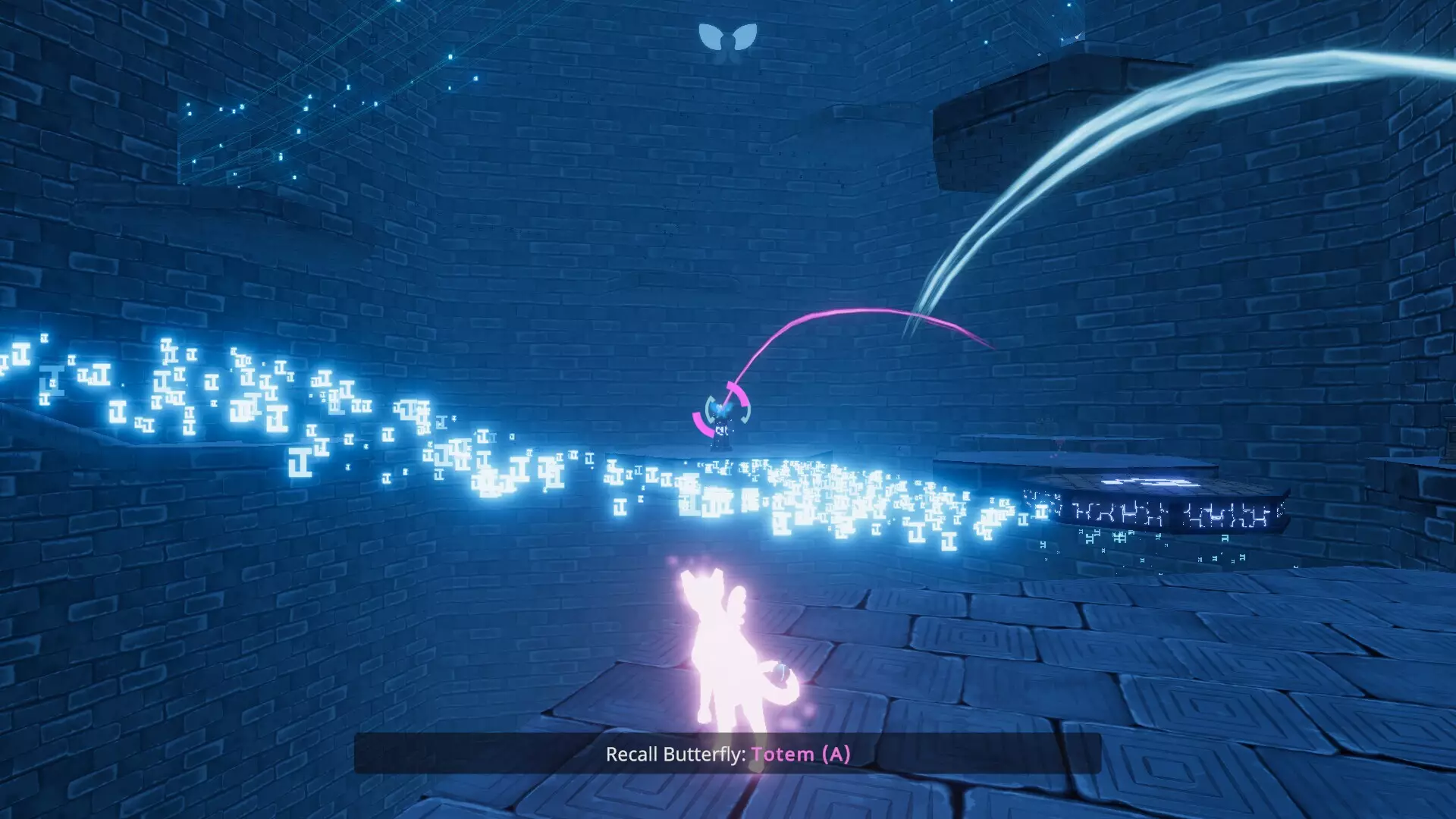Click the butterfly icon at top of screen

coord(727,38)
